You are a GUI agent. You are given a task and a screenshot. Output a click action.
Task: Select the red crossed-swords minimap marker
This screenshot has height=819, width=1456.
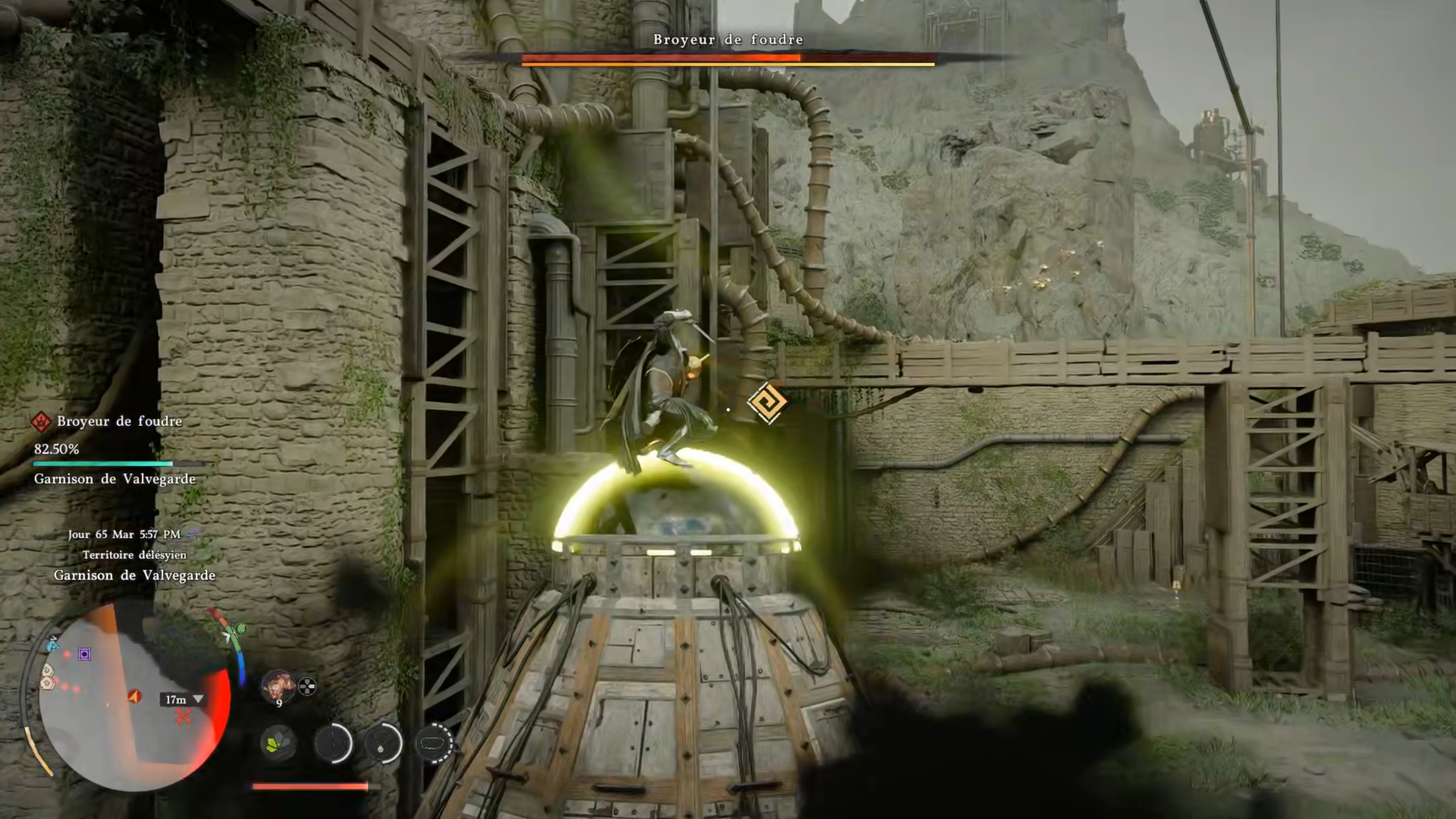point(183,716)
